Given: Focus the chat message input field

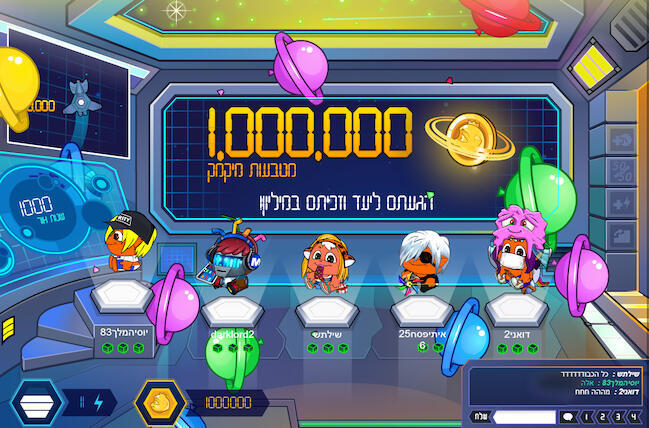Looking at the screenshot, I should pos(524,416).
